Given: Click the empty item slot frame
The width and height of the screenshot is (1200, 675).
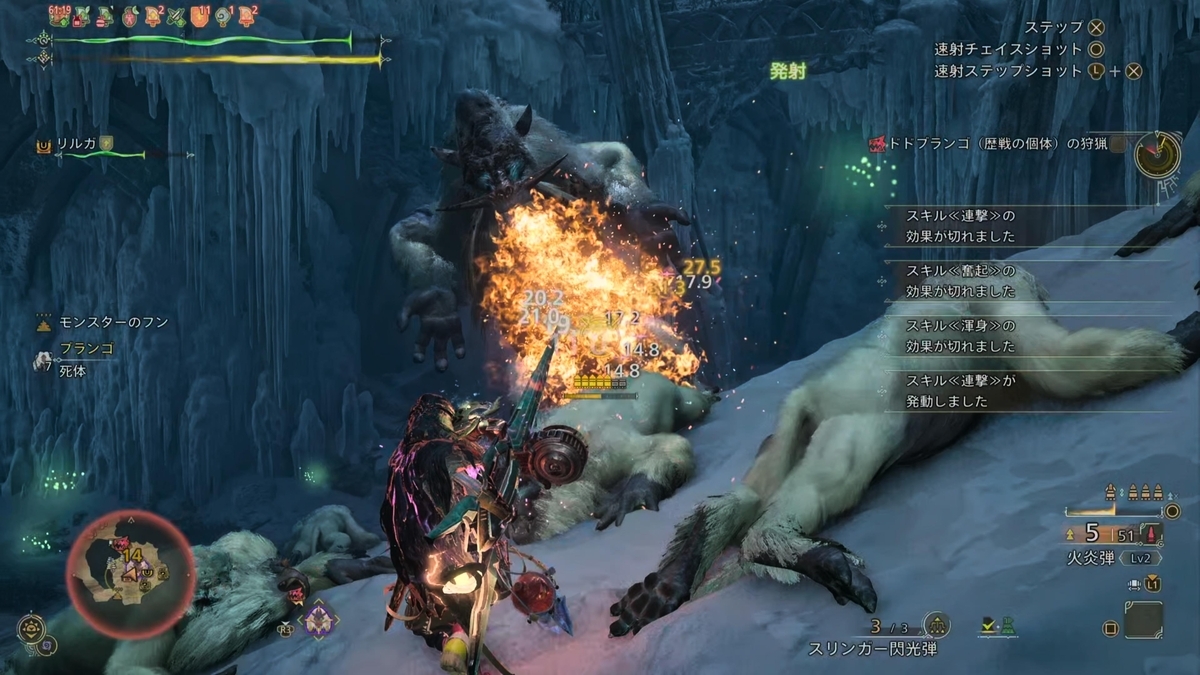Looking at the screenshot, I should pyautogui.click(x=1143, y=620).
